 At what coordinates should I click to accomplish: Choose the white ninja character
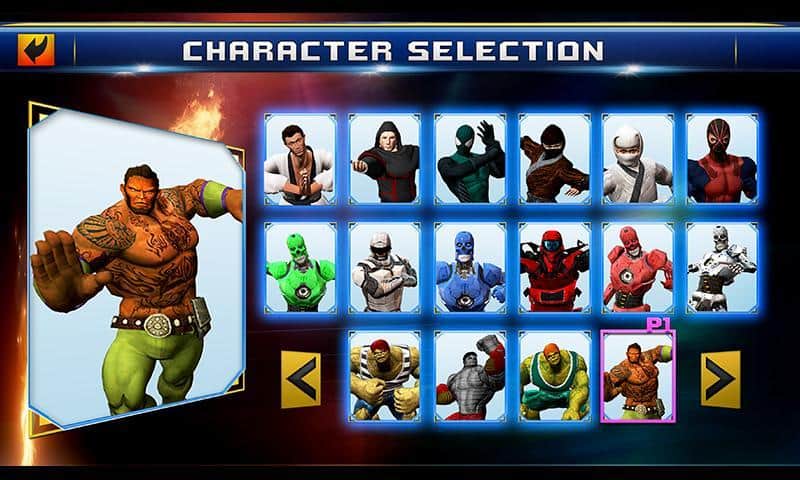click(637, 159)
